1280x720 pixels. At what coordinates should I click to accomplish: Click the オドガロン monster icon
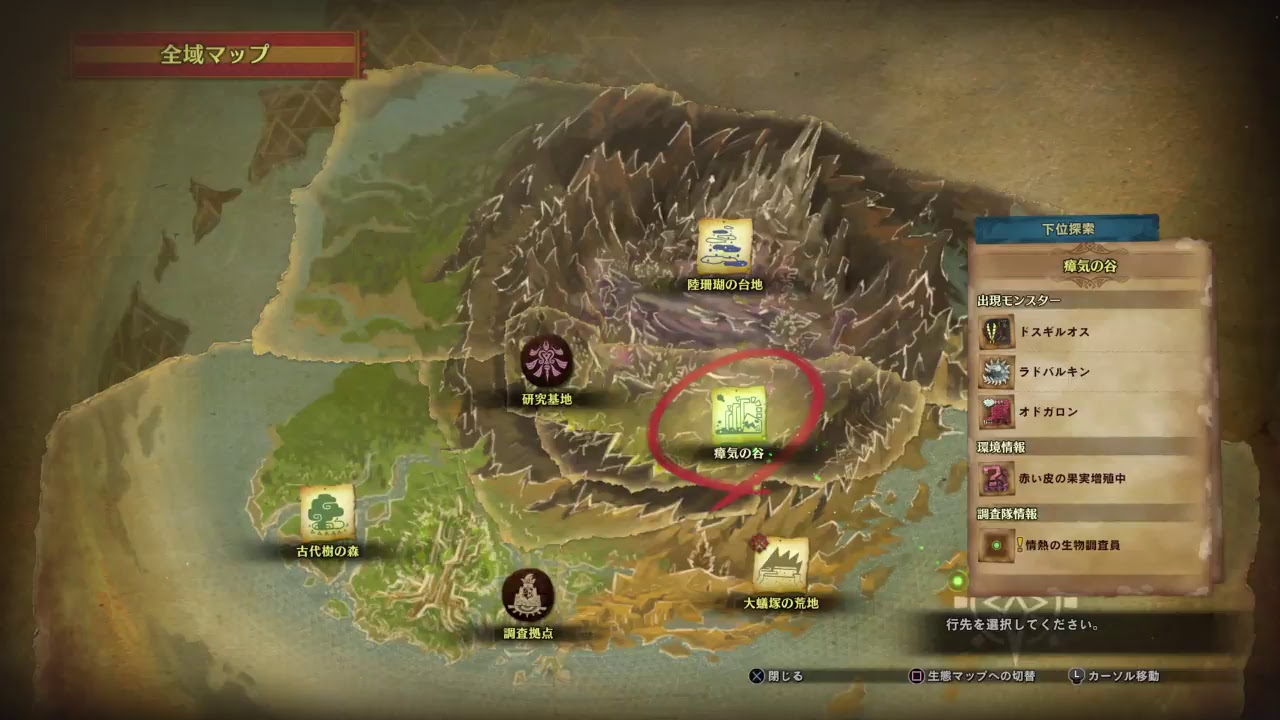pyautogui.click(x=997, y=413)
